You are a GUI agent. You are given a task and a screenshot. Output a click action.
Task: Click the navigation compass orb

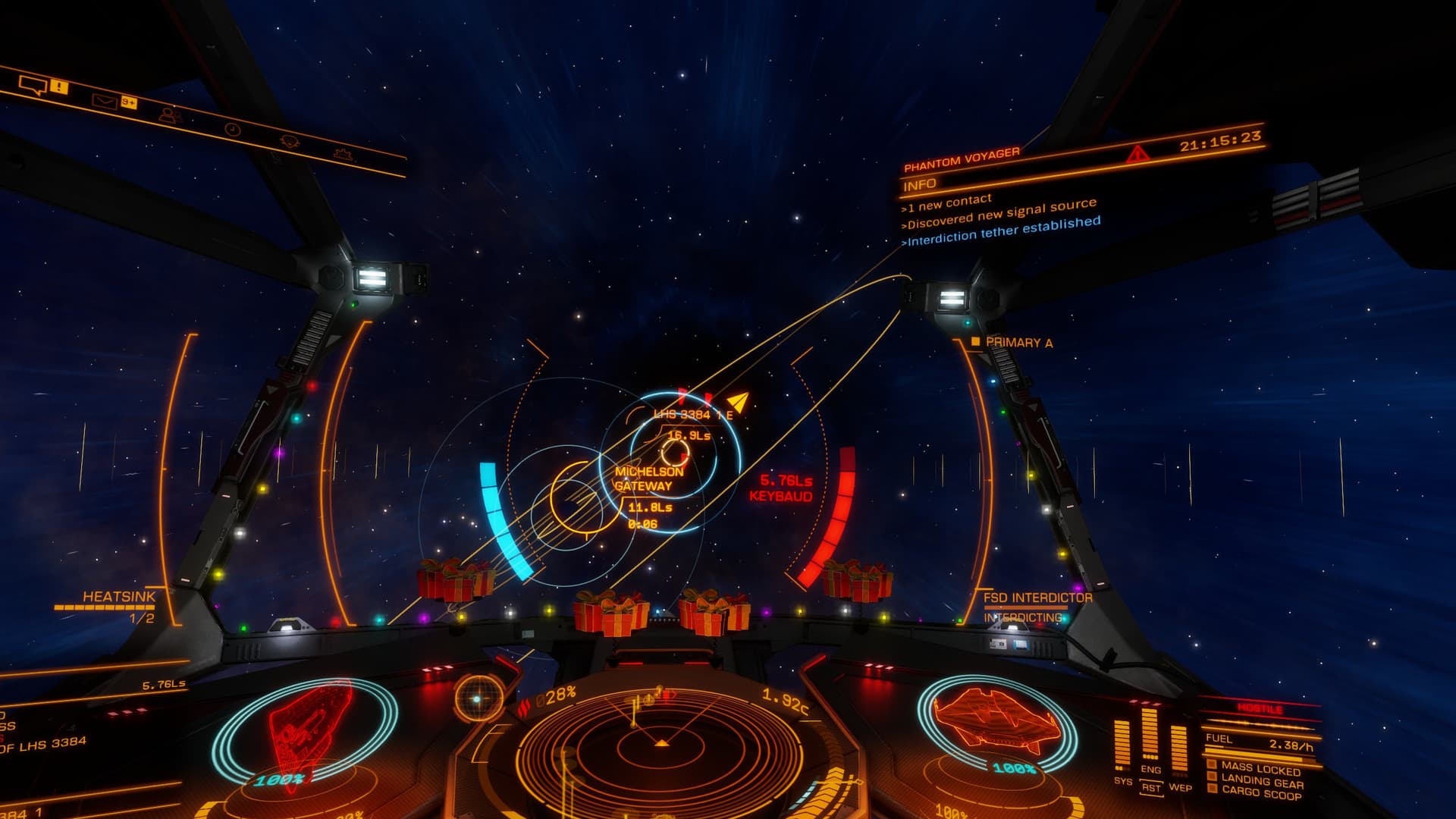pos(478,698)
